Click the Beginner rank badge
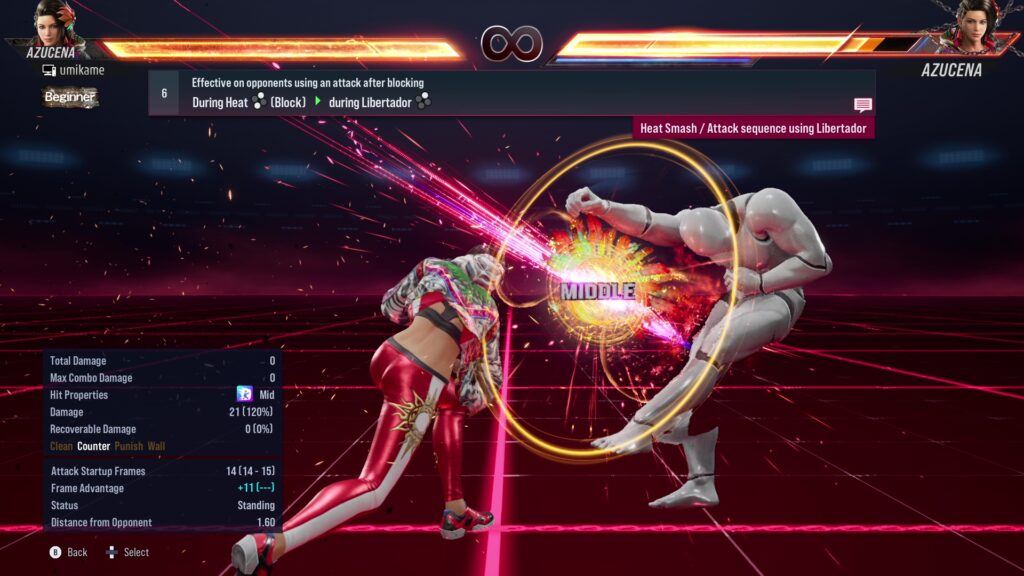 (x=70, y=97)
